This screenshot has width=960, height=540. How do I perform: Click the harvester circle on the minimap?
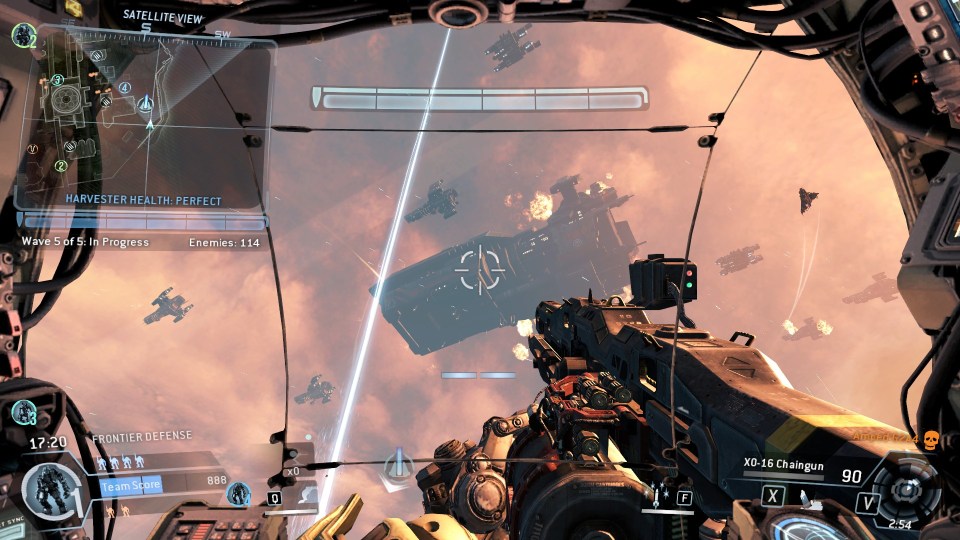pos(67,98)
